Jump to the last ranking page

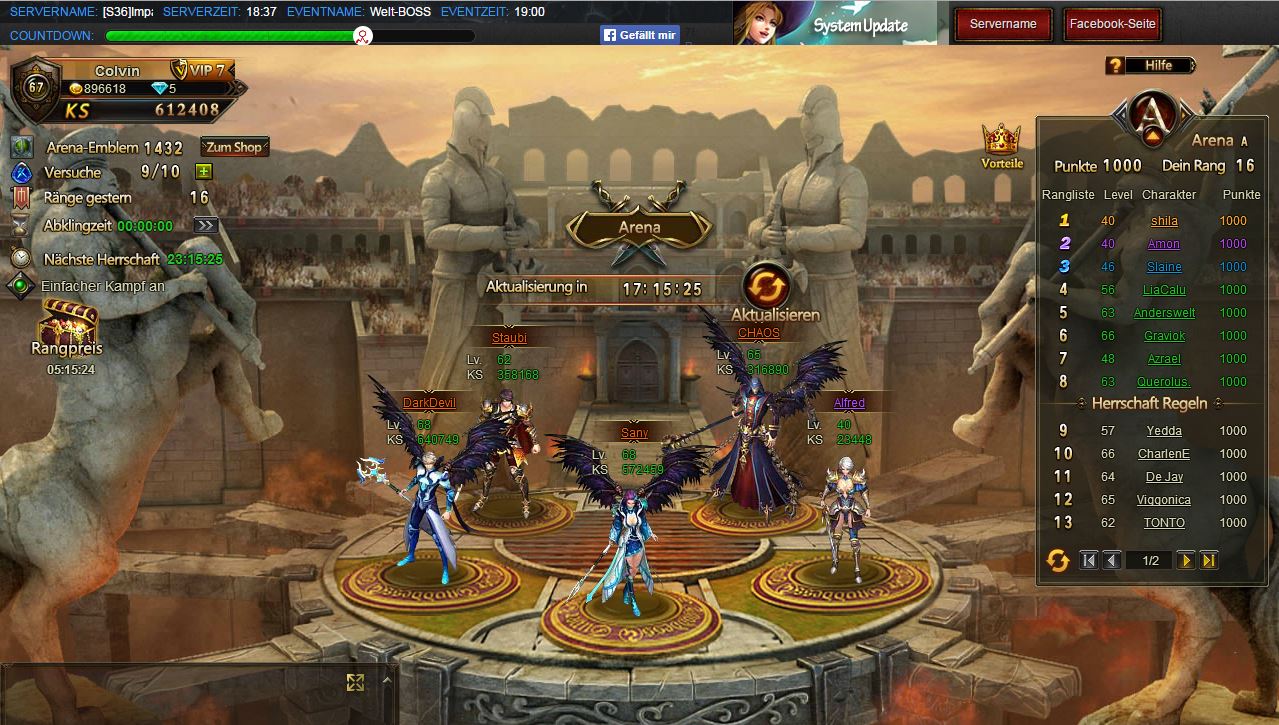[x=1209, y=560]
